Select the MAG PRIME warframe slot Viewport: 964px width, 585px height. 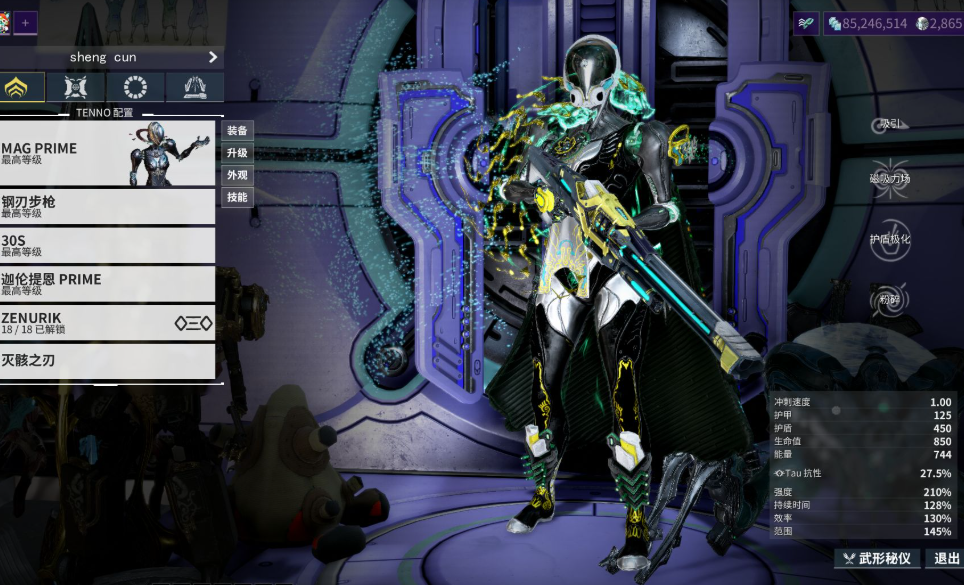(107, 153)
